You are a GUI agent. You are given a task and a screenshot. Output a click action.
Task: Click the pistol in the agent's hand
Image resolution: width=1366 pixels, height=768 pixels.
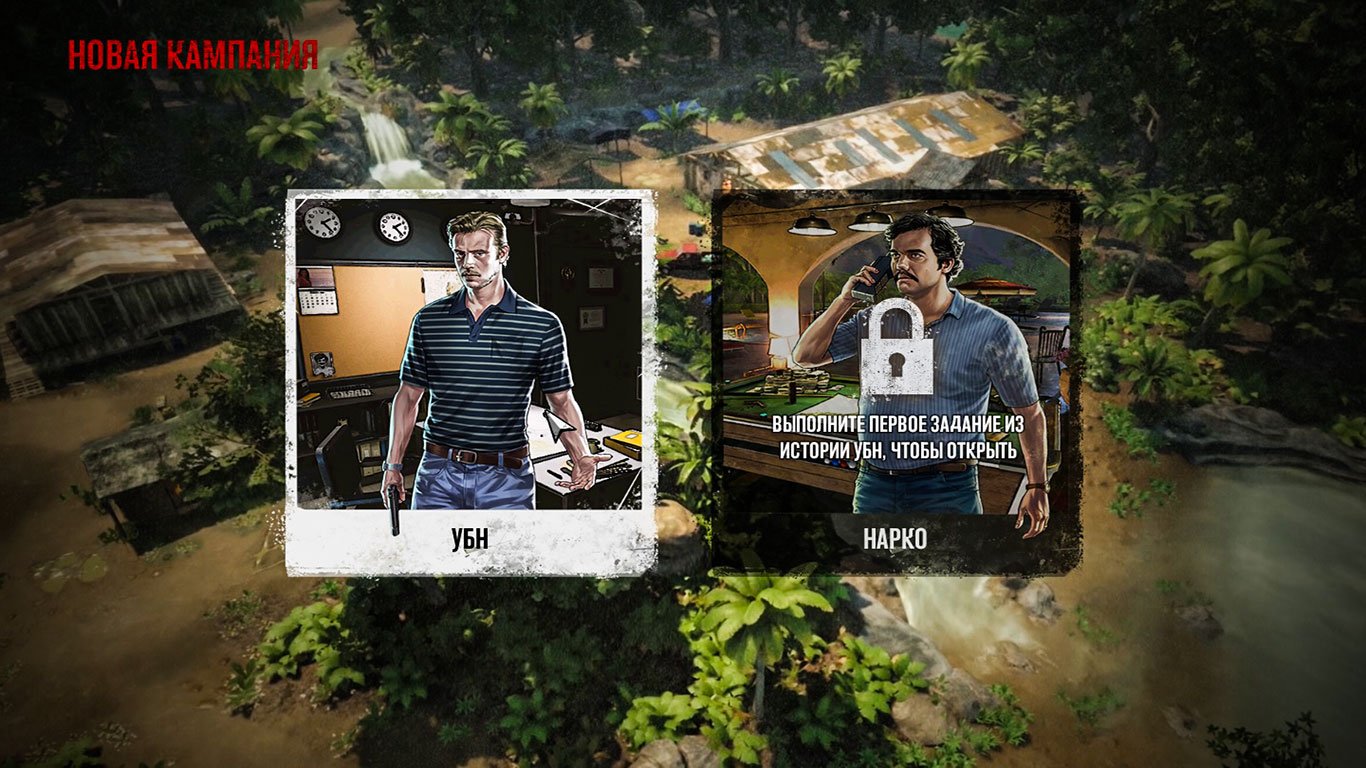(x=394, y=505)
